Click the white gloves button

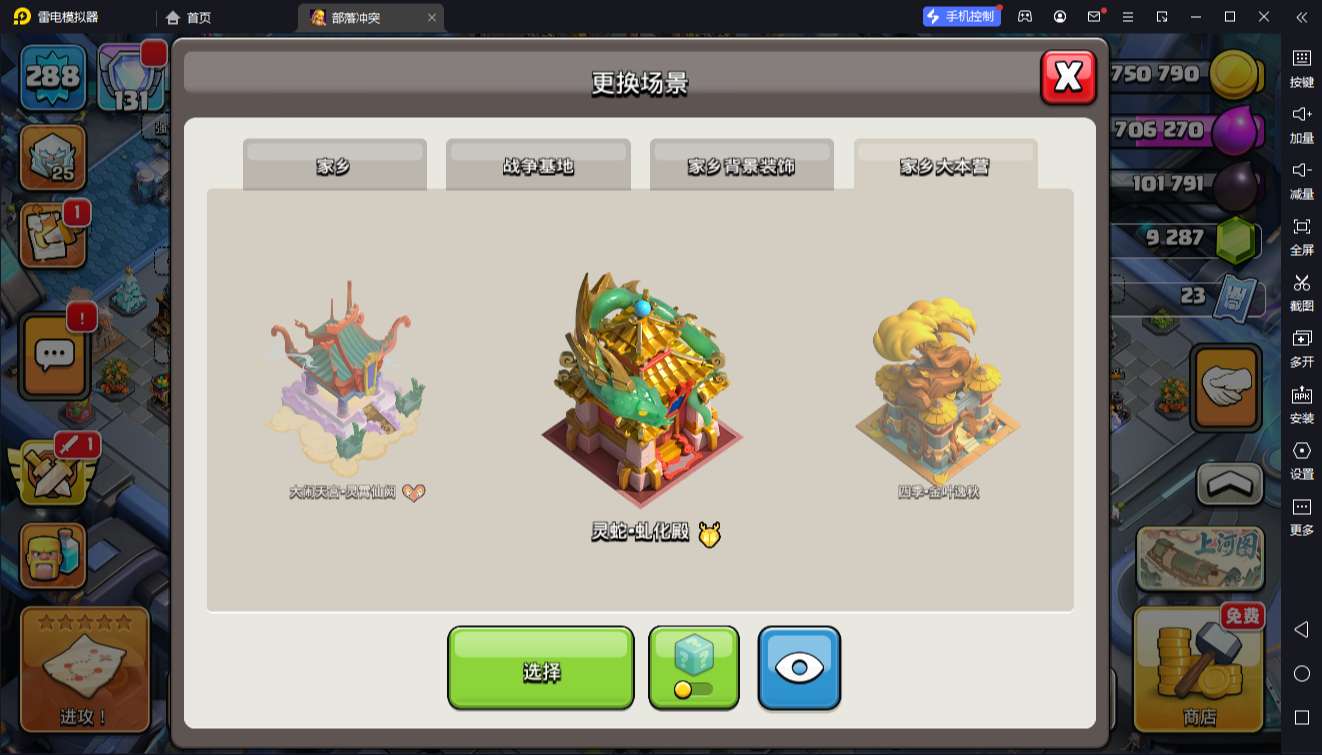point(1226,387)
